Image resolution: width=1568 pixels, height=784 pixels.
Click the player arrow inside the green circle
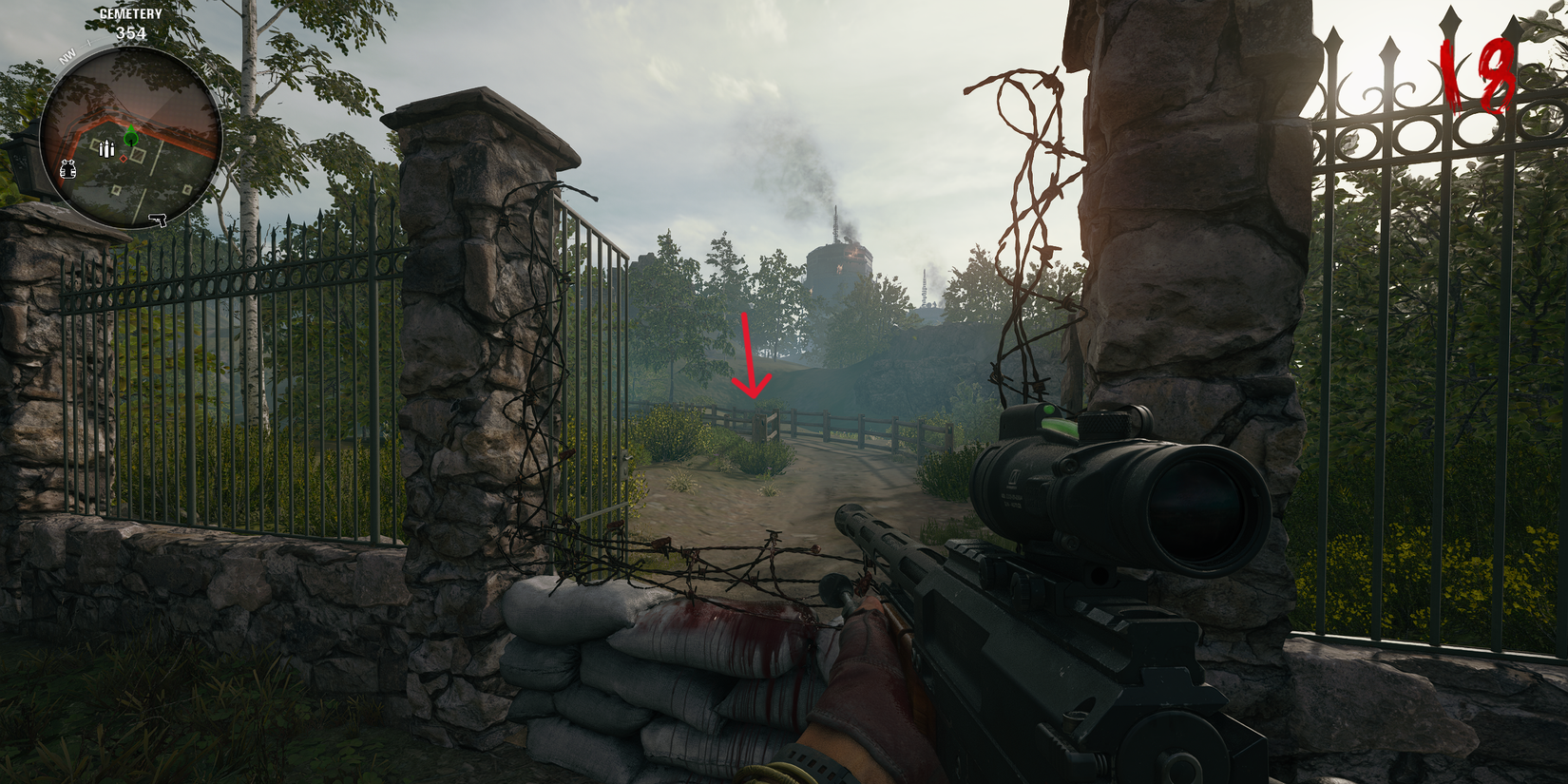pos(131,130)
